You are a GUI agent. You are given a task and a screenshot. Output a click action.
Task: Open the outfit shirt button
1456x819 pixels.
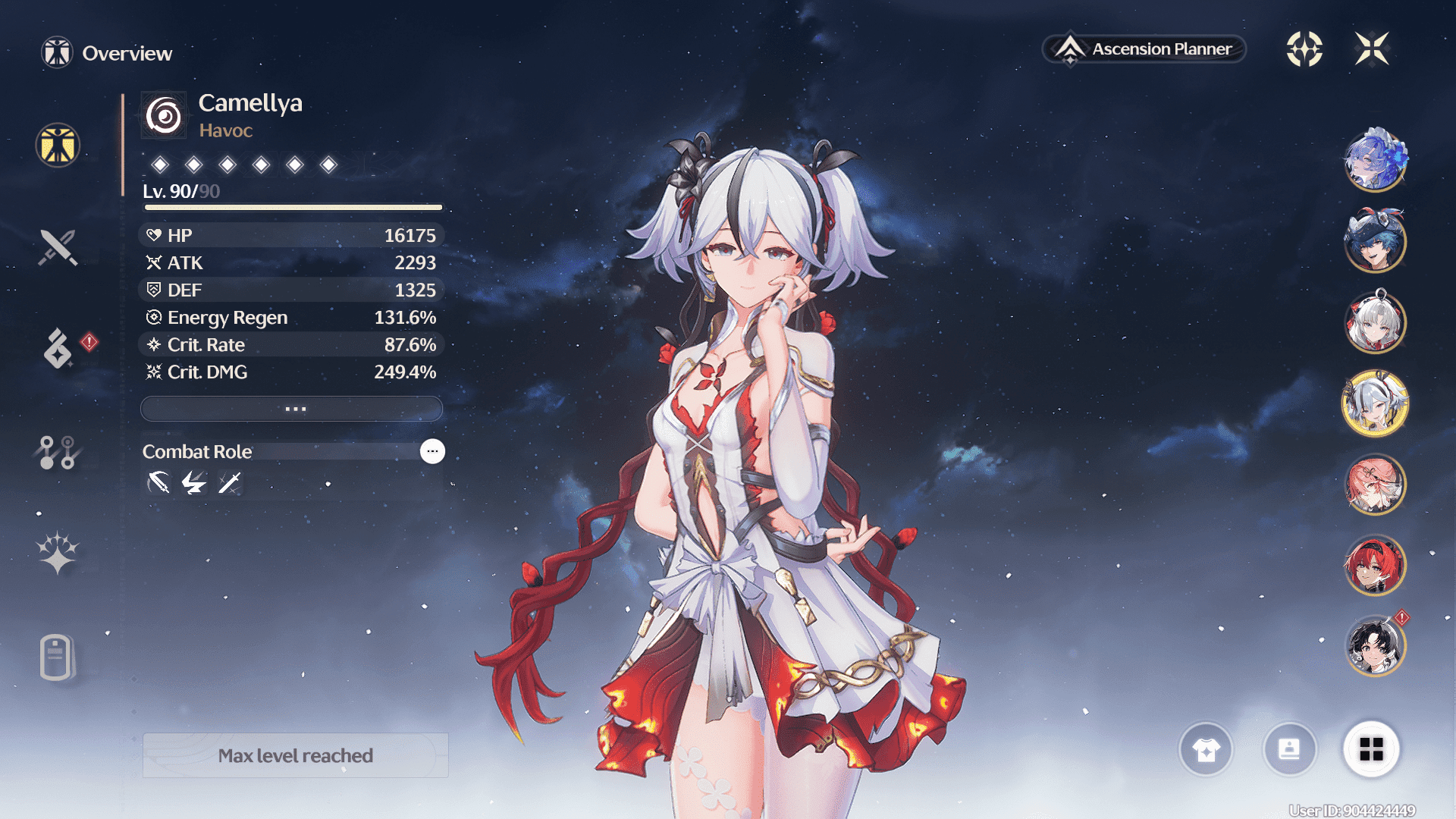[1206, 750]
